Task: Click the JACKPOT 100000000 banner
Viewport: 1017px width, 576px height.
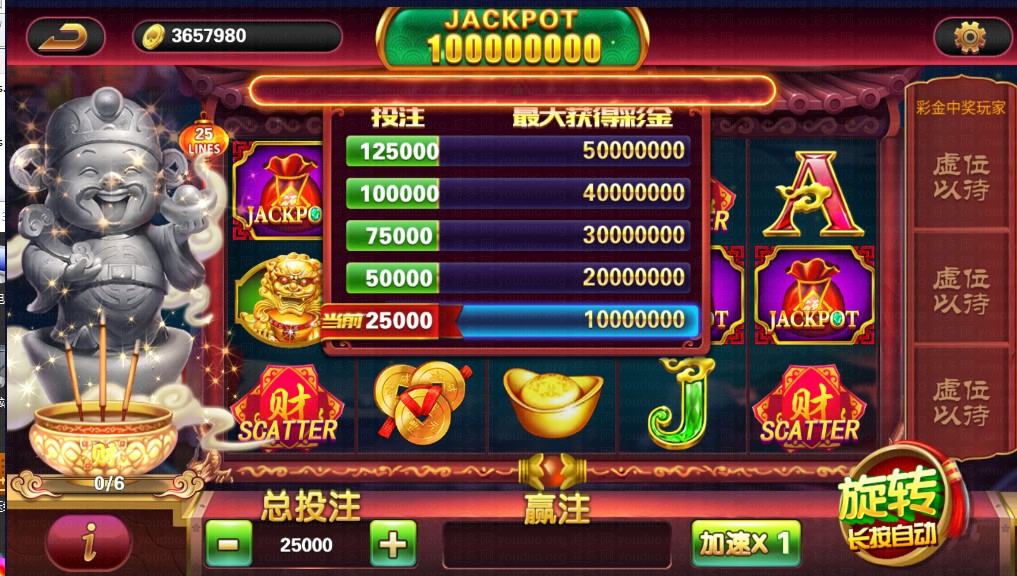Action: pos(512,38)
